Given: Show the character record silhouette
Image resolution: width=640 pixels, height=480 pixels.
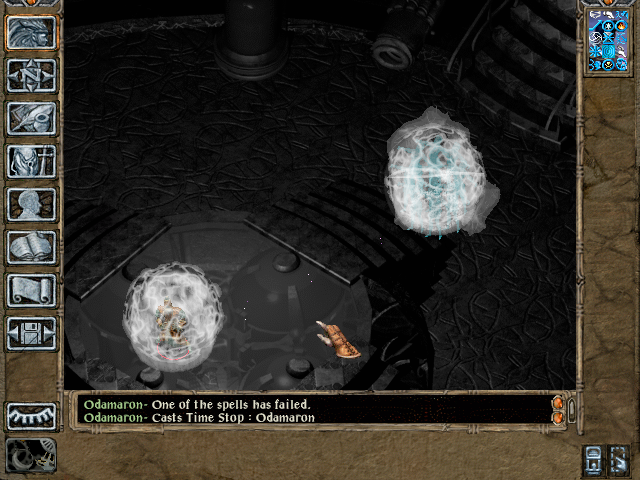Looking at the screenshot, I should (x=31, y=204).
